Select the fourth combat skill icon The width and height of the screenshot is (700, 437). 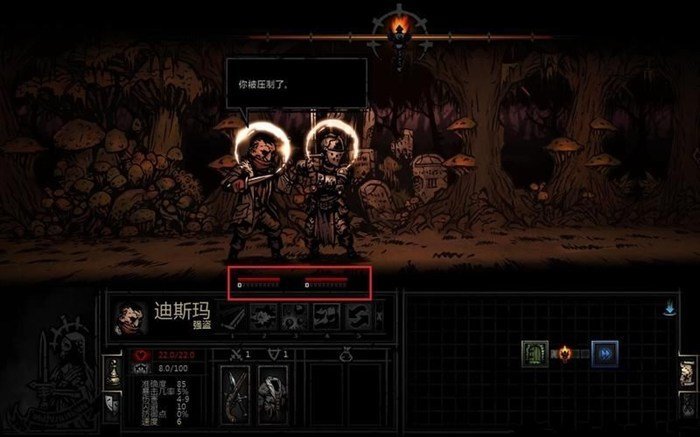[x=326, y=317]
